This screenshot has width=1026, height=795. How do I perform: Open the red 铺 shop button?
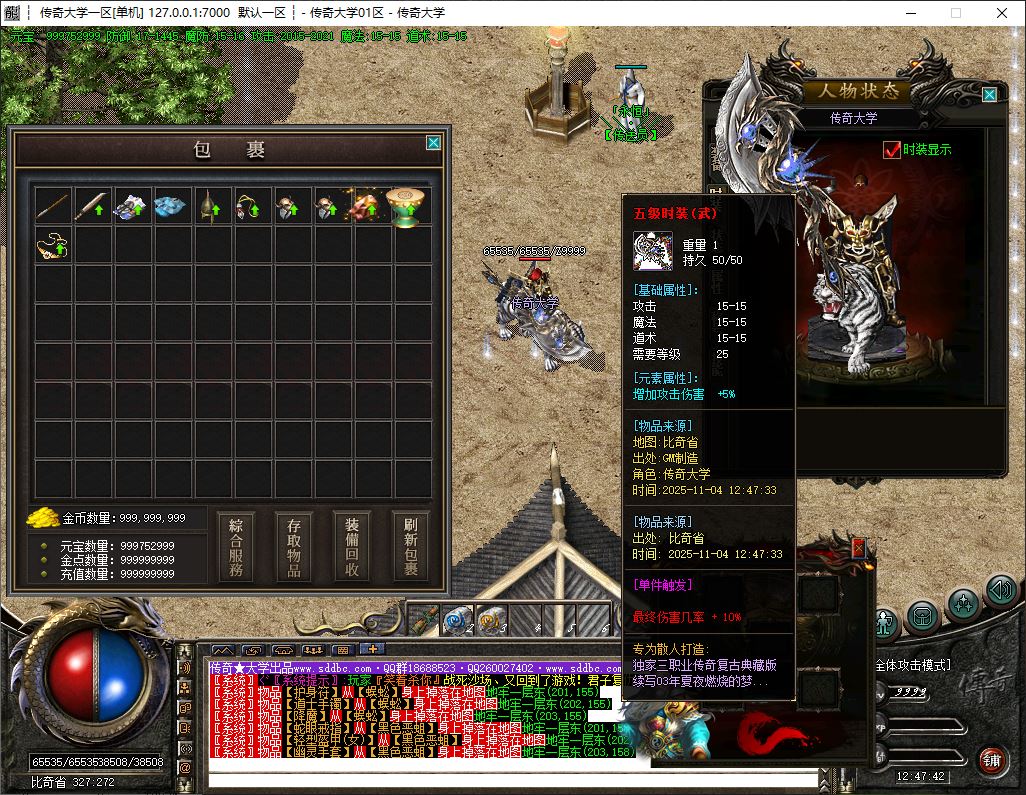point(992,761)
